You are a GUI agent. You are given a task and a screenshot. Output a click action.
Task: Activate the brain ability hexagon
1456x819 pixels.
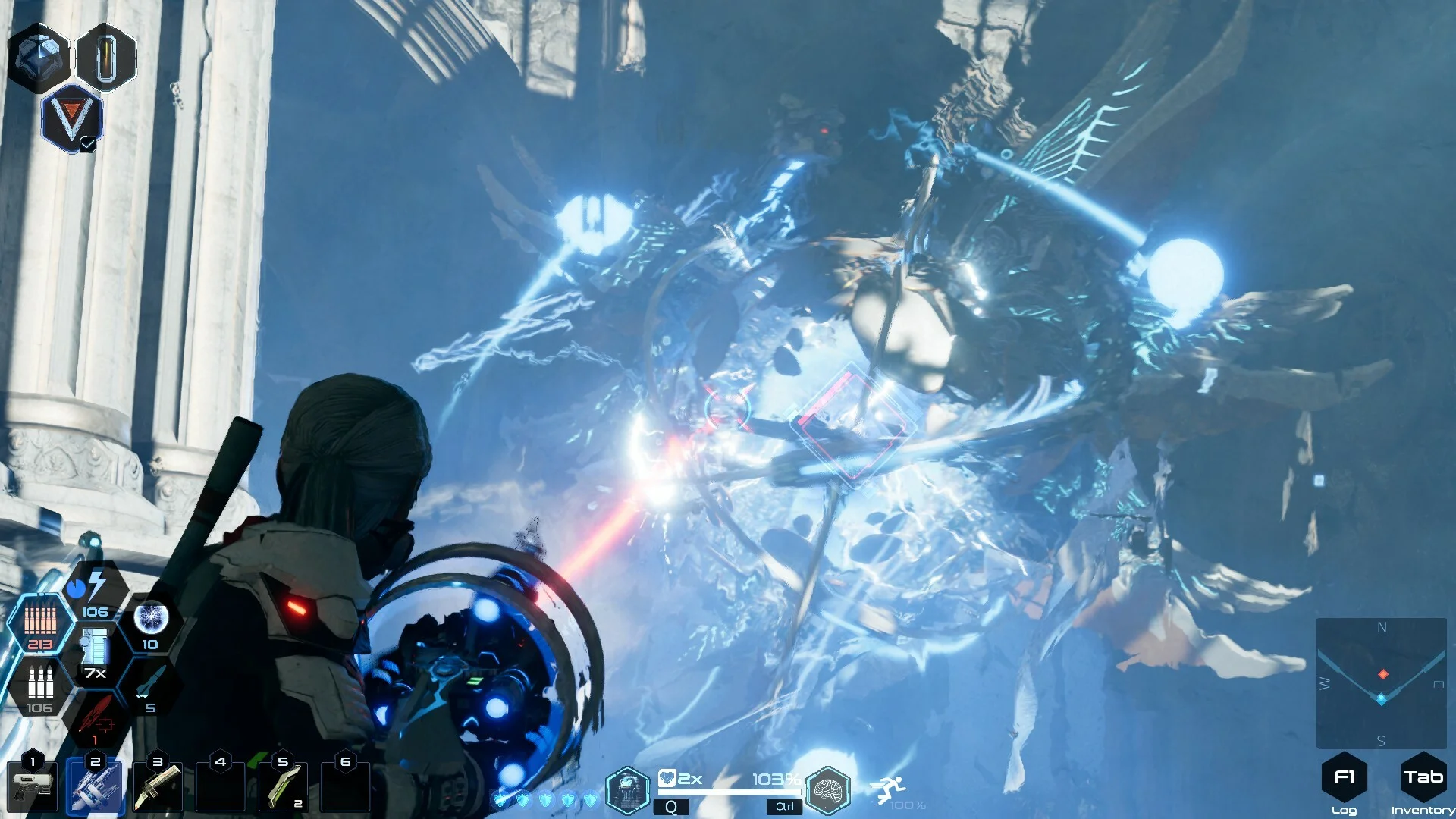(x=827, y=791)
